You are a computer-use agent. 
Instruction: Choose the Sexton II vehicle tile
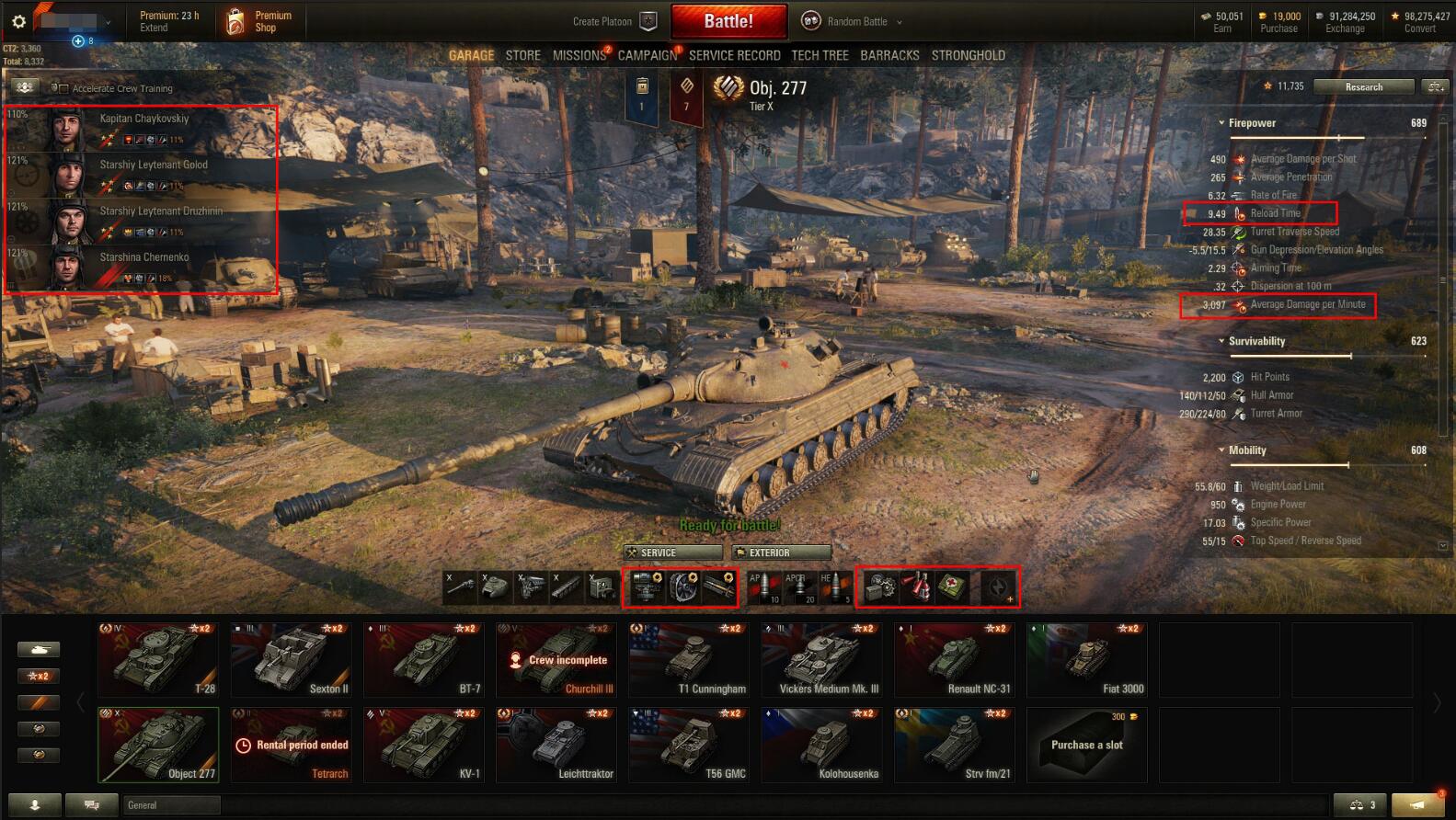(291, 659)
